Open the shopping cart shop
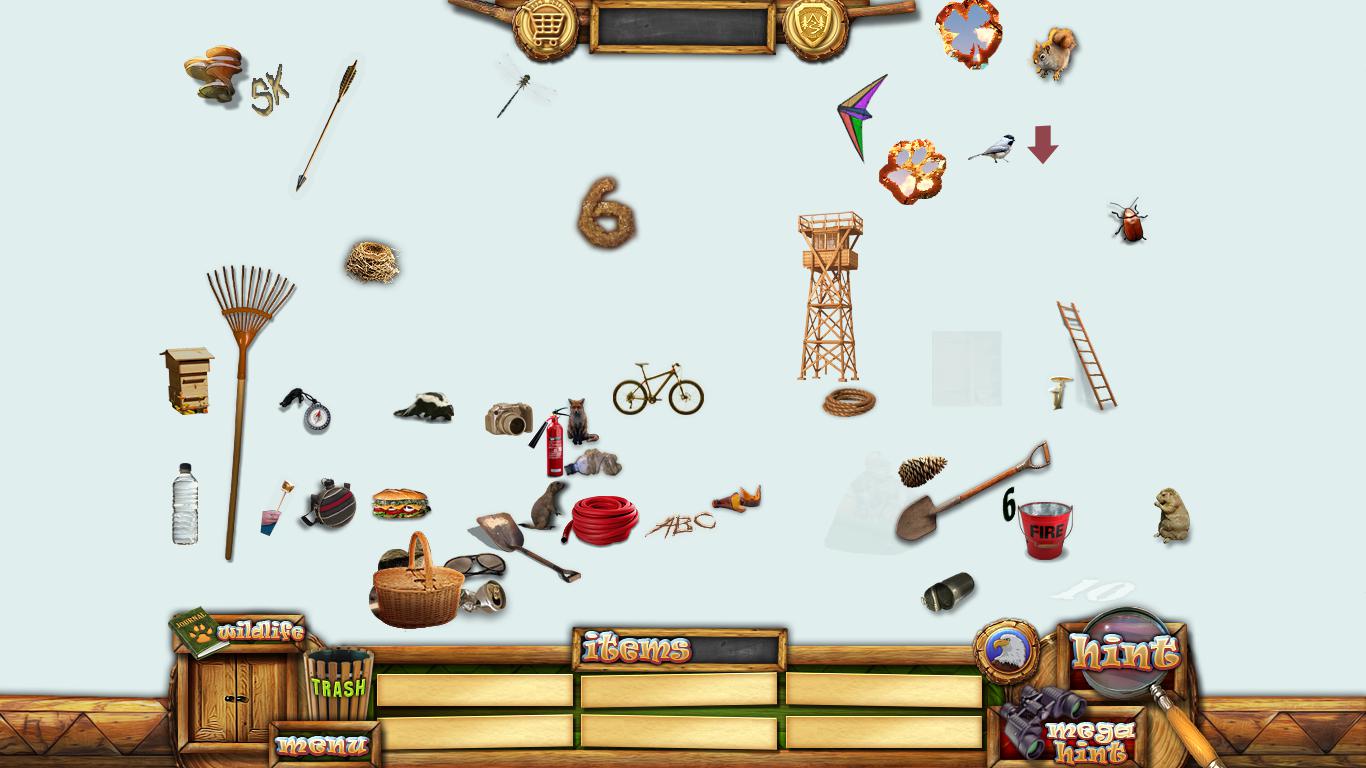 point(545,27)
